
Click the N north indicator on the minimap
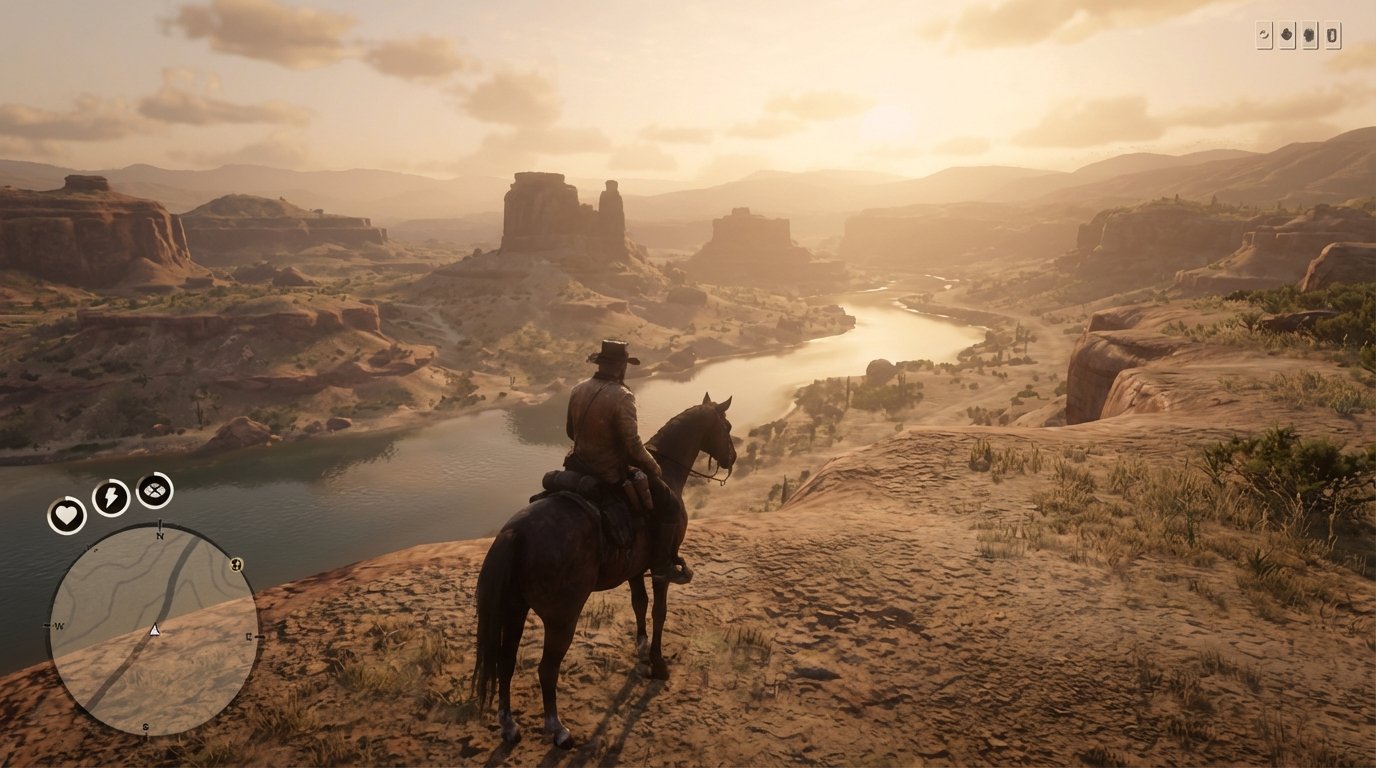tap(160, 537)
